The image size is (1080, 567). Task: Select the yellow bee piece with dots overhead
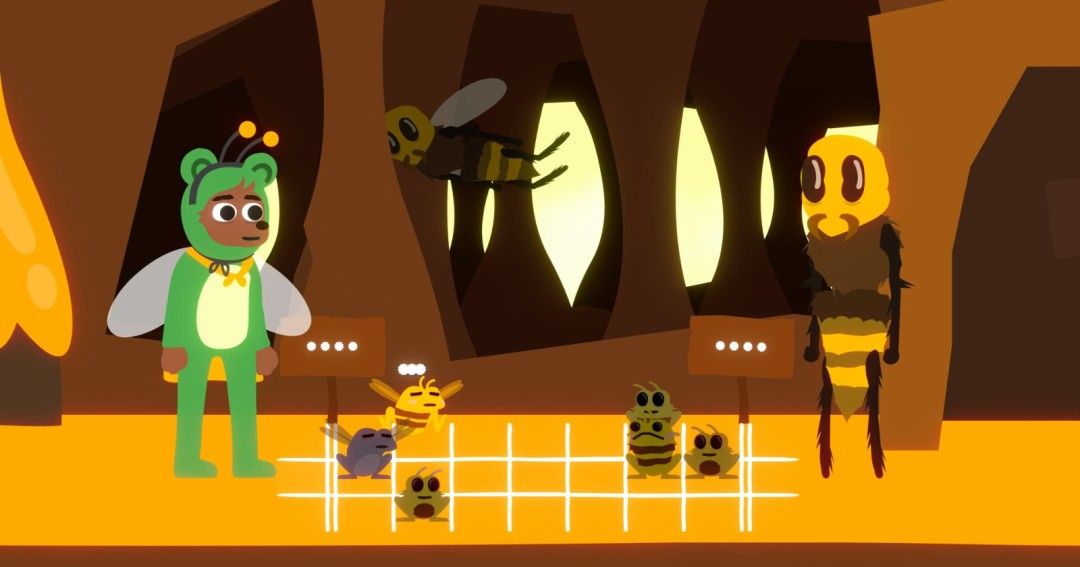pos(418,403)
